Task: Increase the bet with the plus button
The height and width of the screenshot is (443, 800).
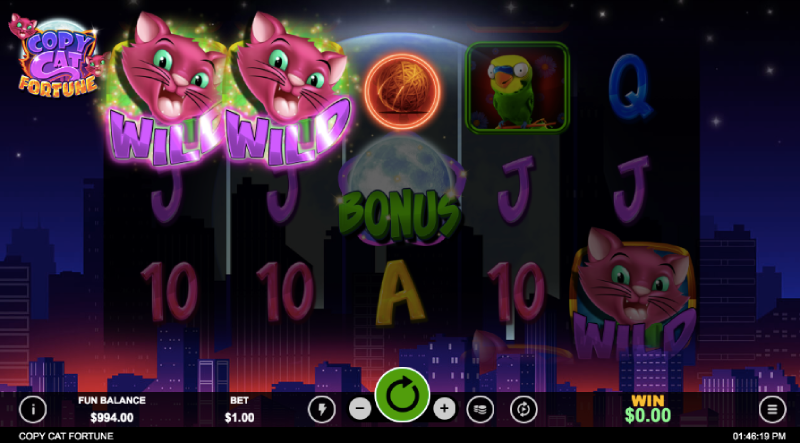Action: (x=444, y=408)
